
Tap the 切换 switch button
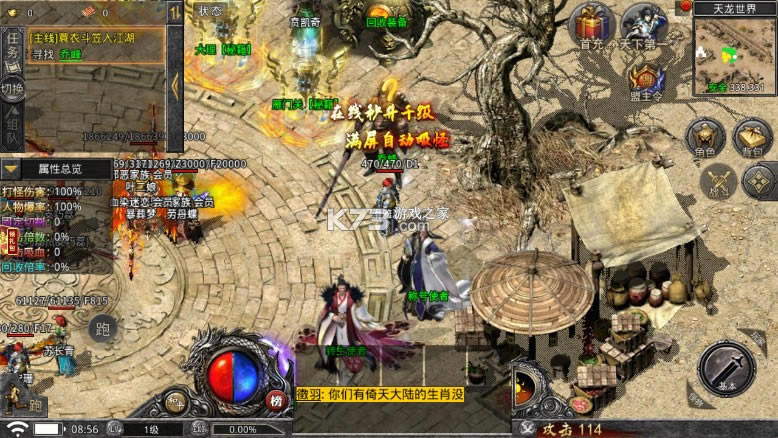pos(12,88)
